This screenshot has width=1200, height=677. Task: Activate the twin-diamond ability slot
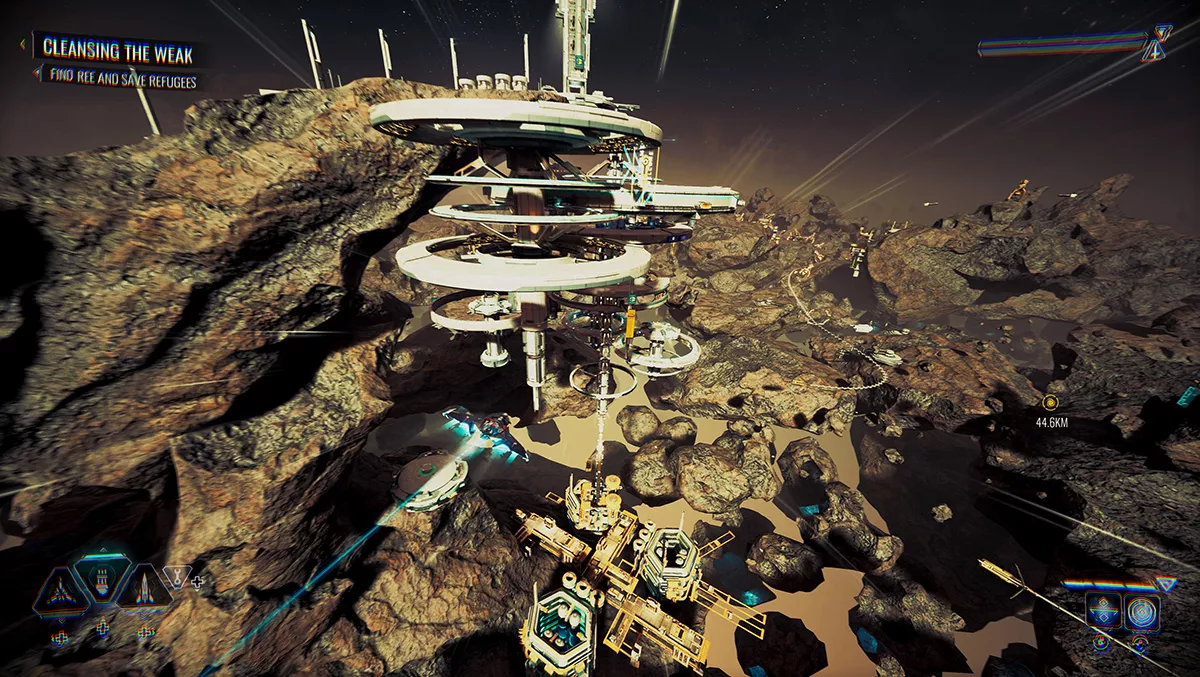point(1103,611)
